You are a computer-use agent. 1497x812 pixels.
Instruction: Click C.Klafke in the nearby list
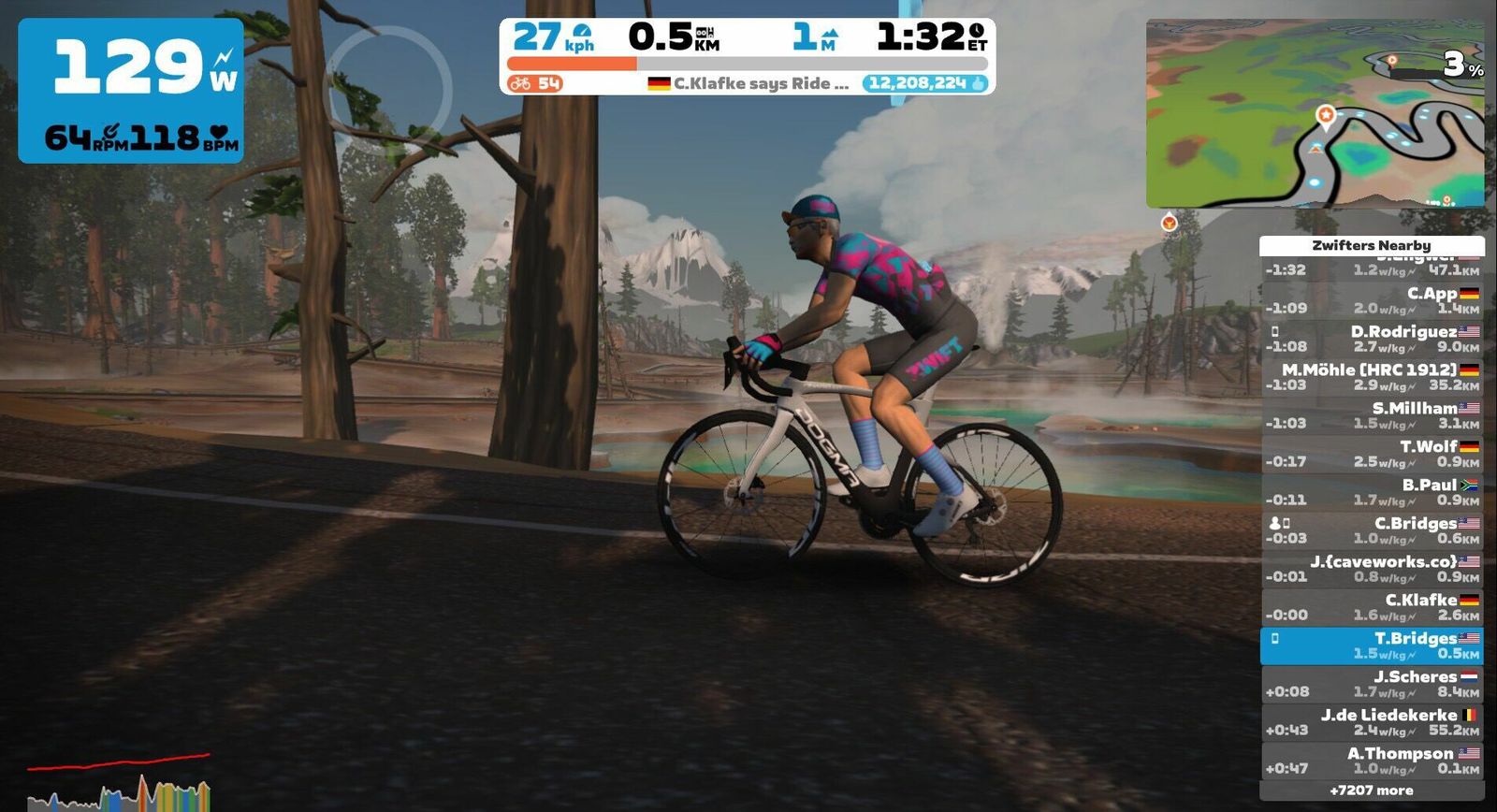tap(1372, 607)
